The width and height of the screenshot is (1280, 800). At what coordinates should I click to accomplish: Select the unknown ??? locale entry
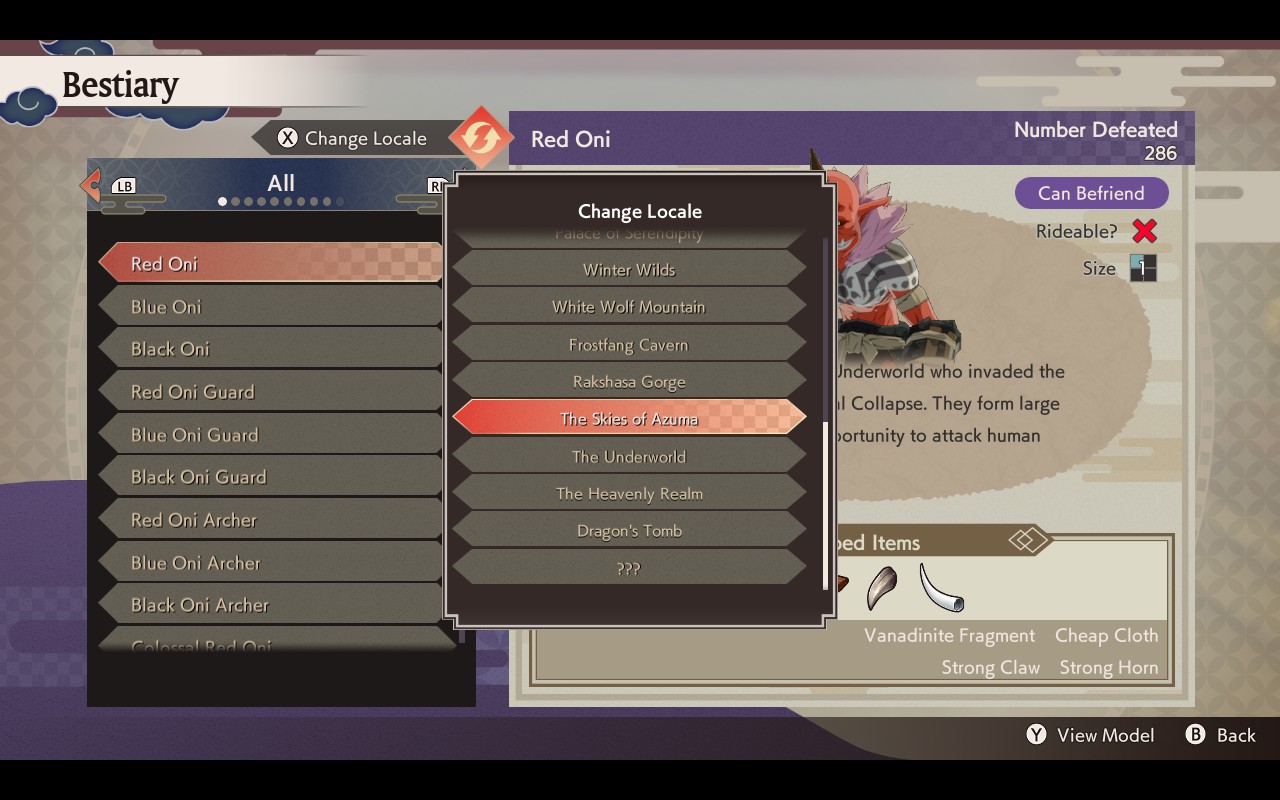629,569
